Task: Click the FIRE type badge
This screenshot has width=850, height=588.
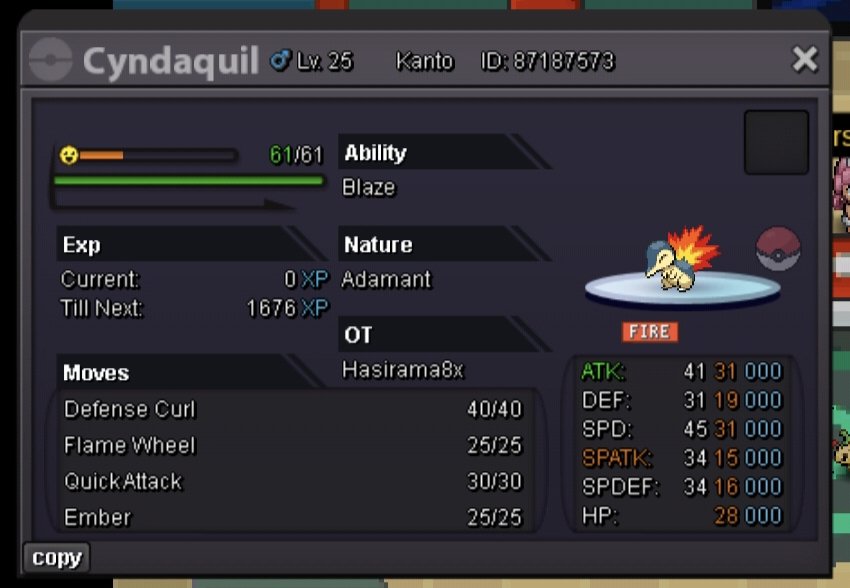Action: point(649,332)
